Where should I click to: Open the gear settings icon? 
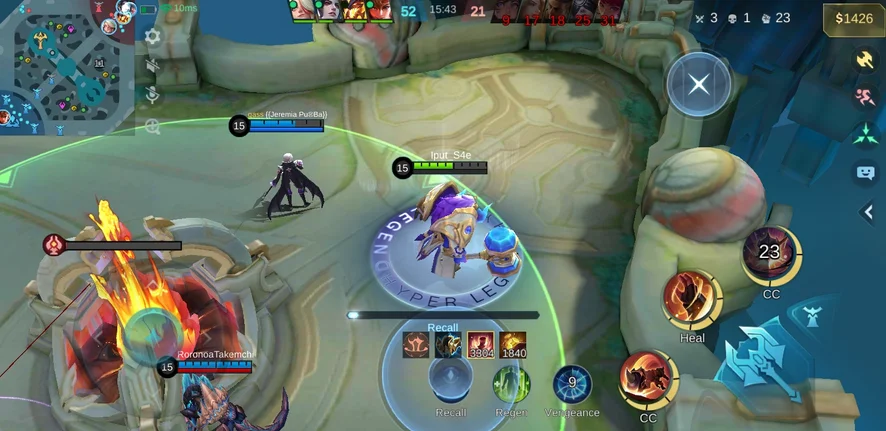[152, 36]
